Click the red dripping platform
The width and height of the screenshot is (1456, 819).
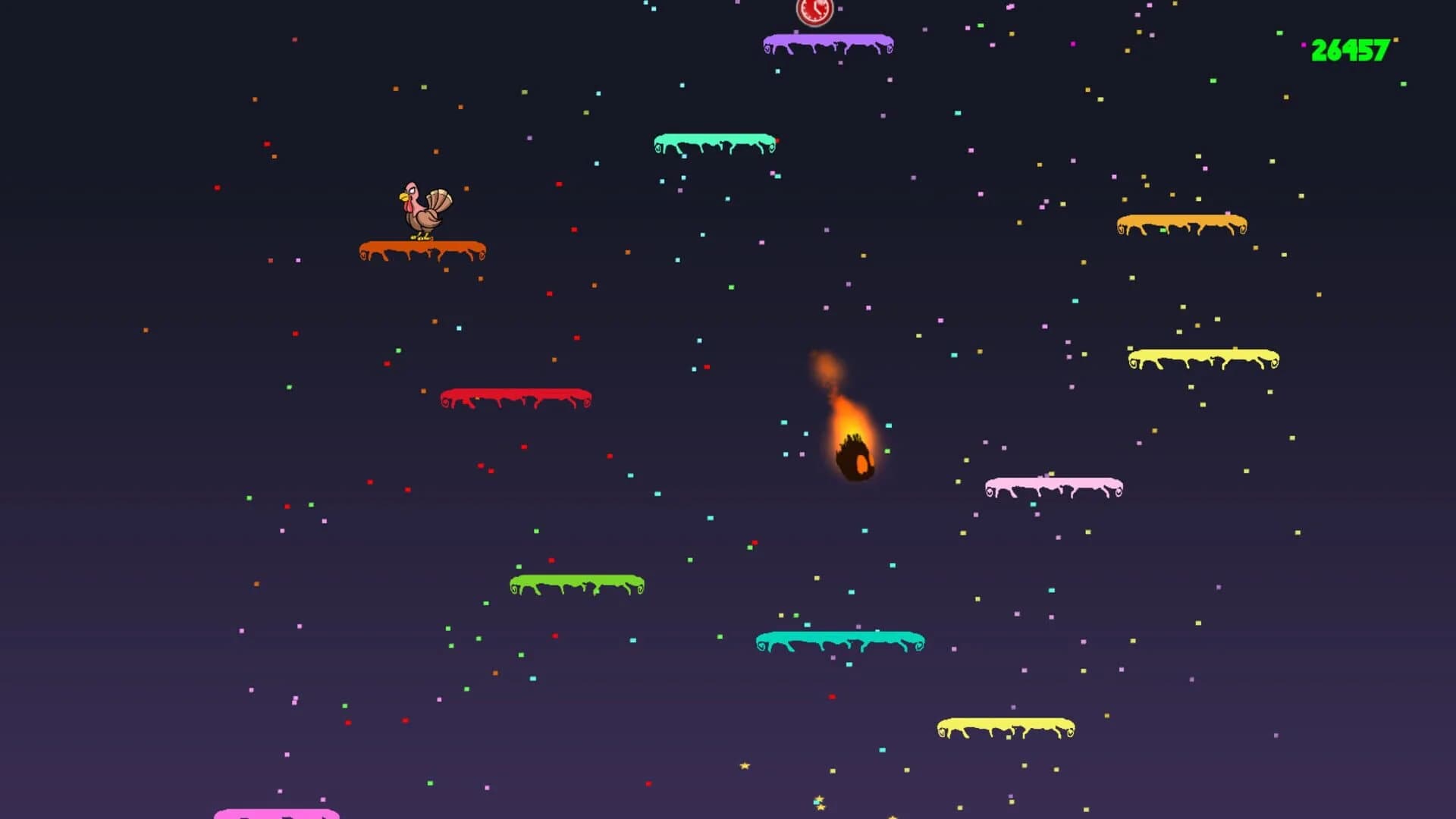point(516,393)
